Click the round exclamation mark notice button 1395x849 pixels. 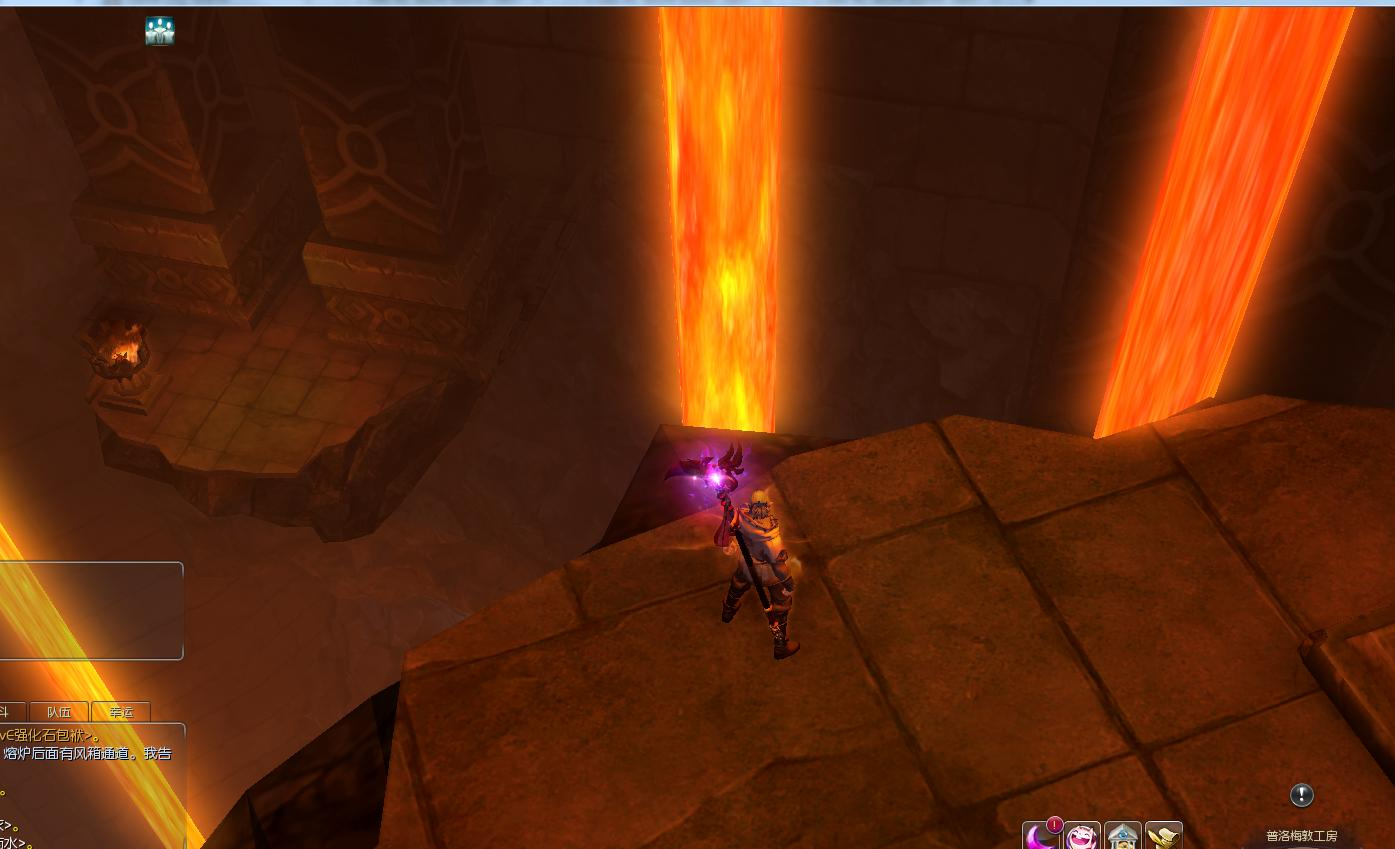click(x=1301, y=795)
